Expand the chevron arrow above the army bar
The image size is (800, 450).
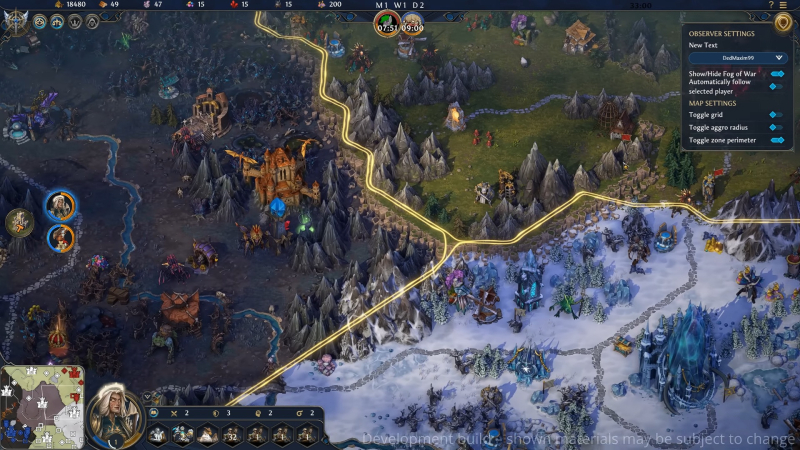click(x=147, y=397)
